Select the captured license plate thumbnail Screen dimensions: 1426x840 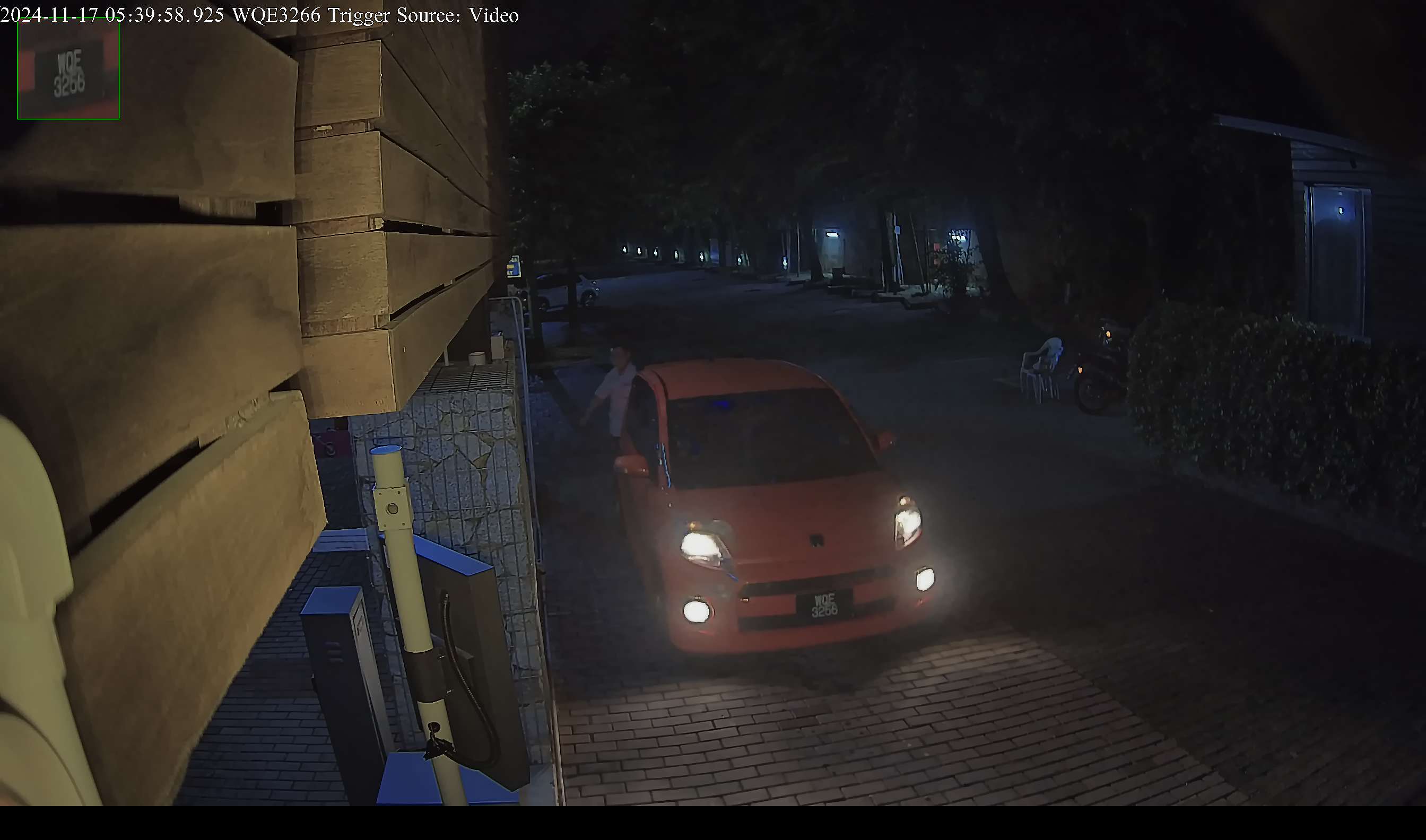(x=68, y=69)
